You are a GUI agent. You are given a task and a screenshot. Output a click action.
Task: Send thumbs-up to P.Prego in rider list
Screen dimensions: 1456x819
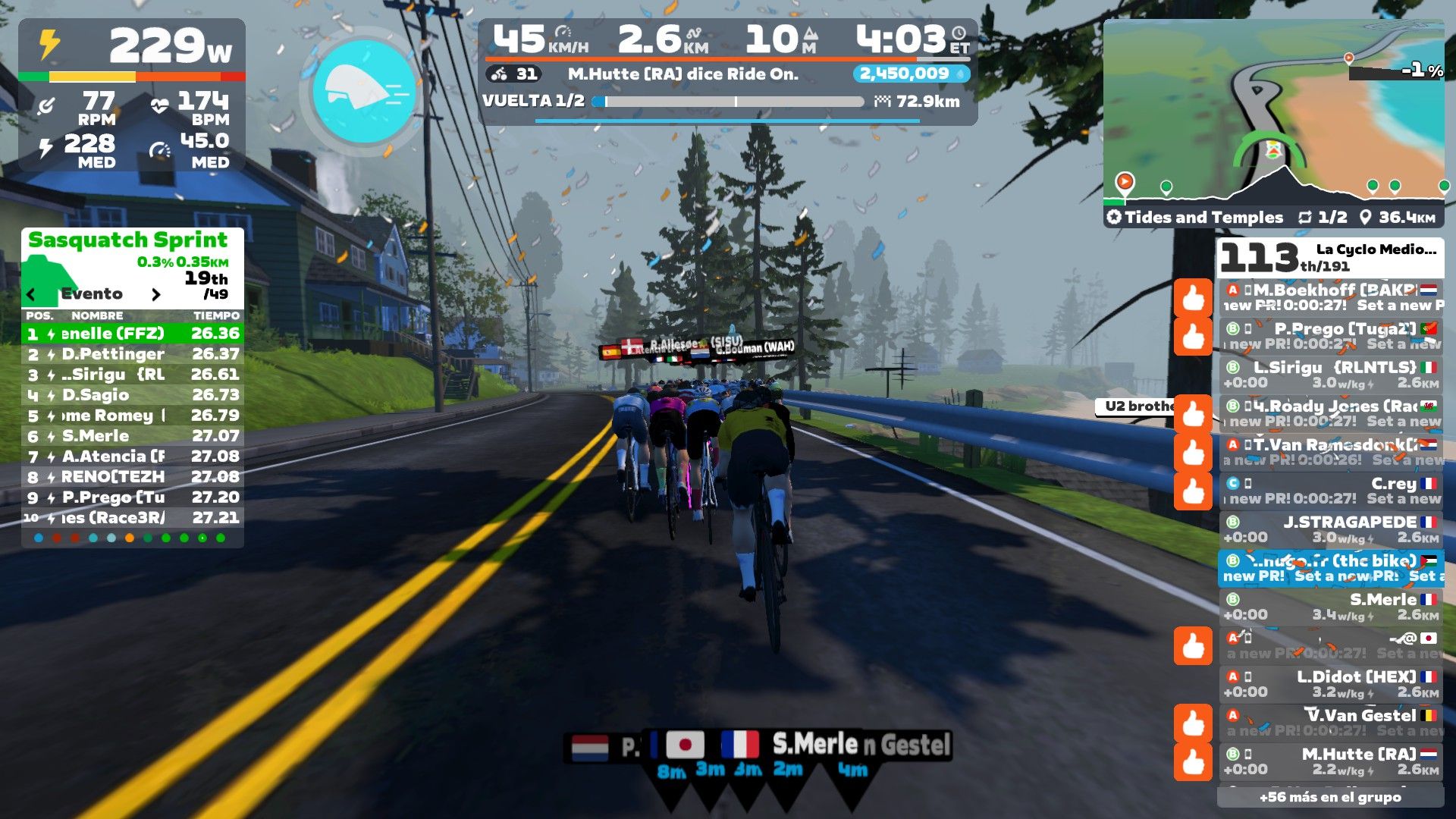click(x=1193, y=336)
